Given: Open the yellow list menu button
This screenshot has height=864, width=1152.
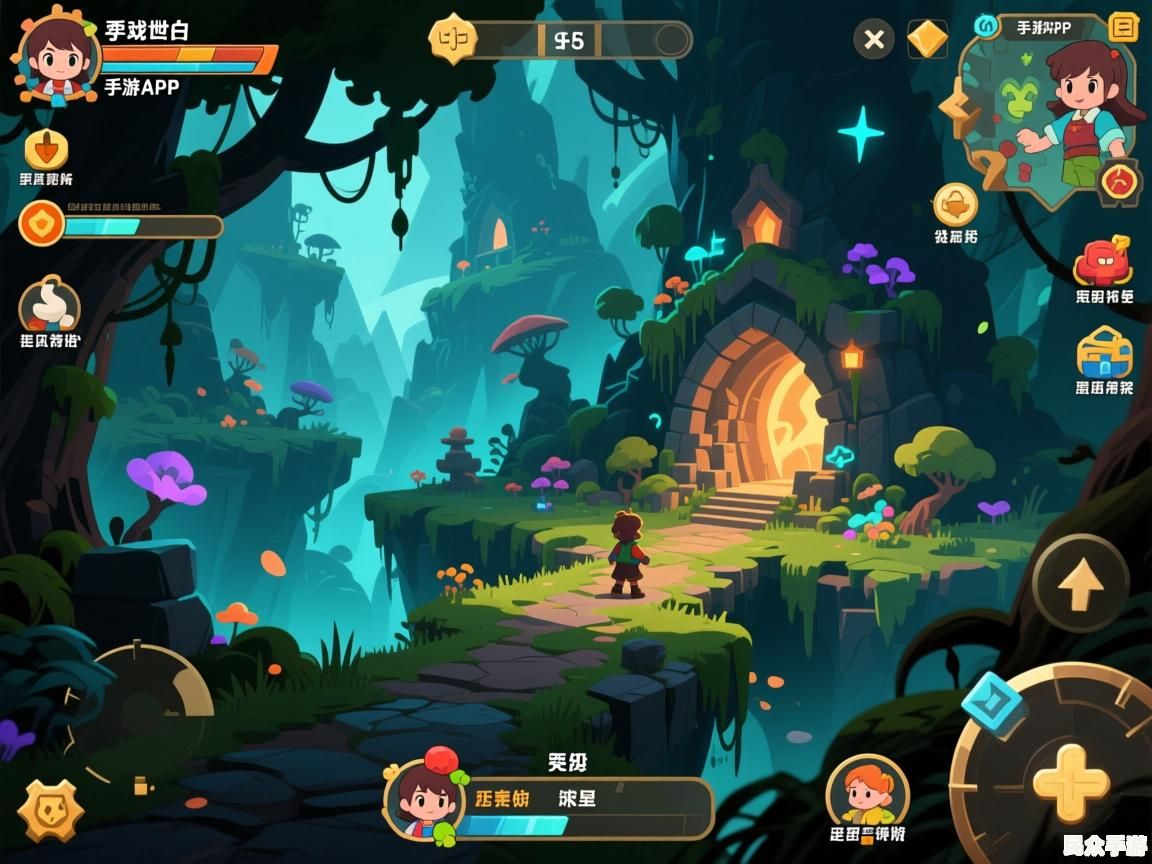Looking at the screenshot, I should coord(1124,27).
